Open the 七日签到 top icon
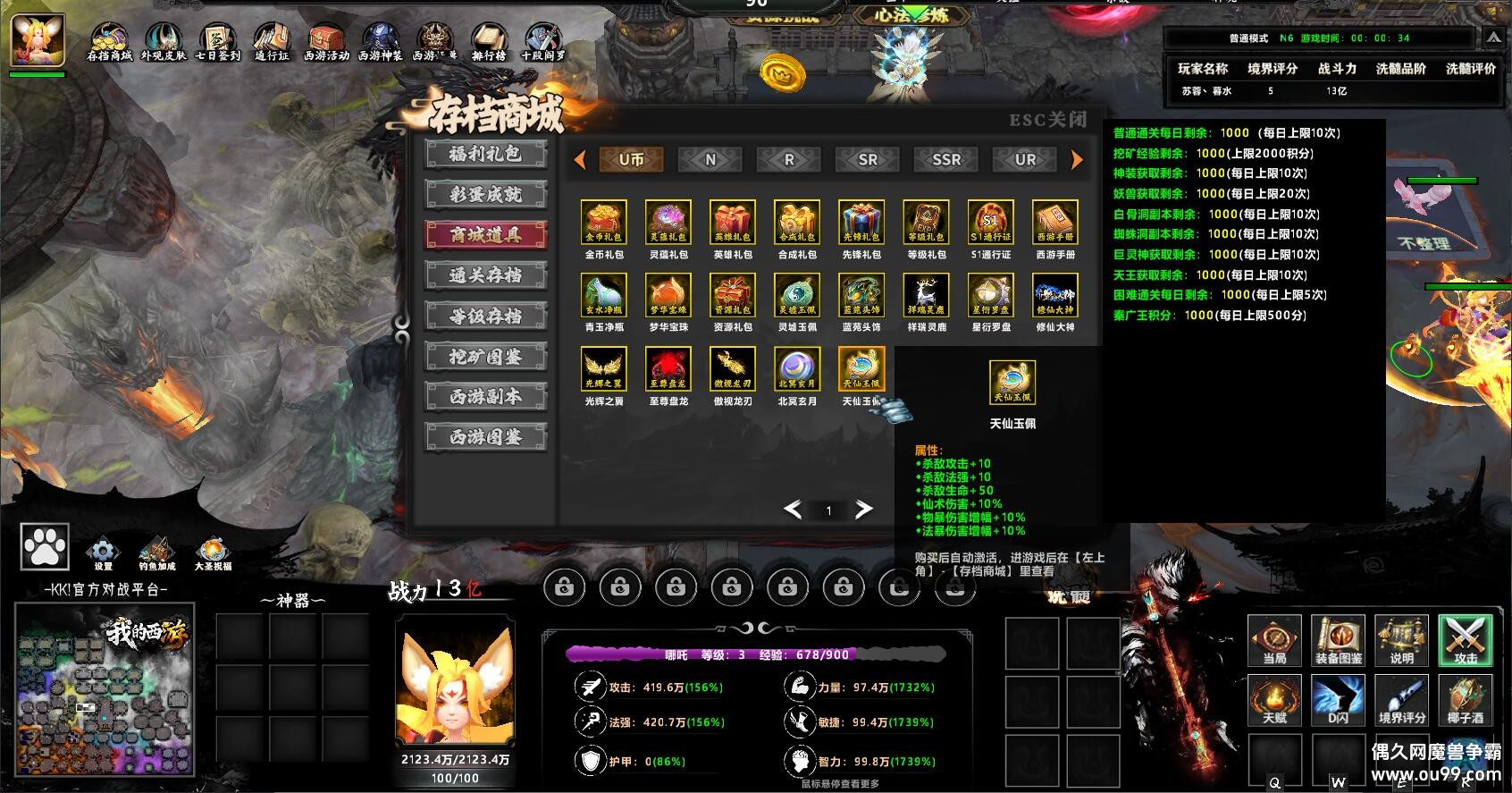Viewport: 1512px width, 793px height. click(217, 41)
